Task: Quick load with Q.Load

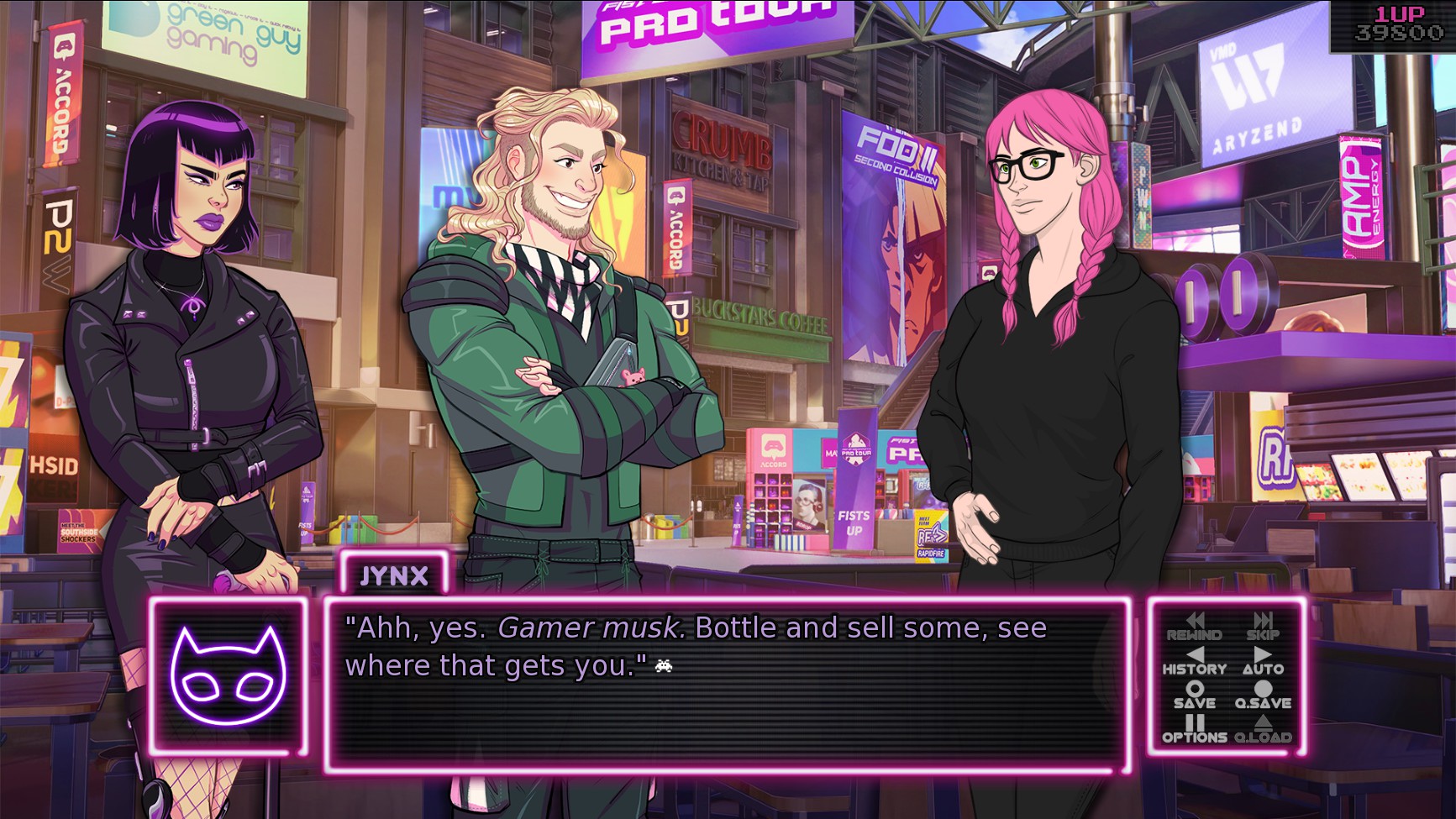Action: click(1263, 729)
